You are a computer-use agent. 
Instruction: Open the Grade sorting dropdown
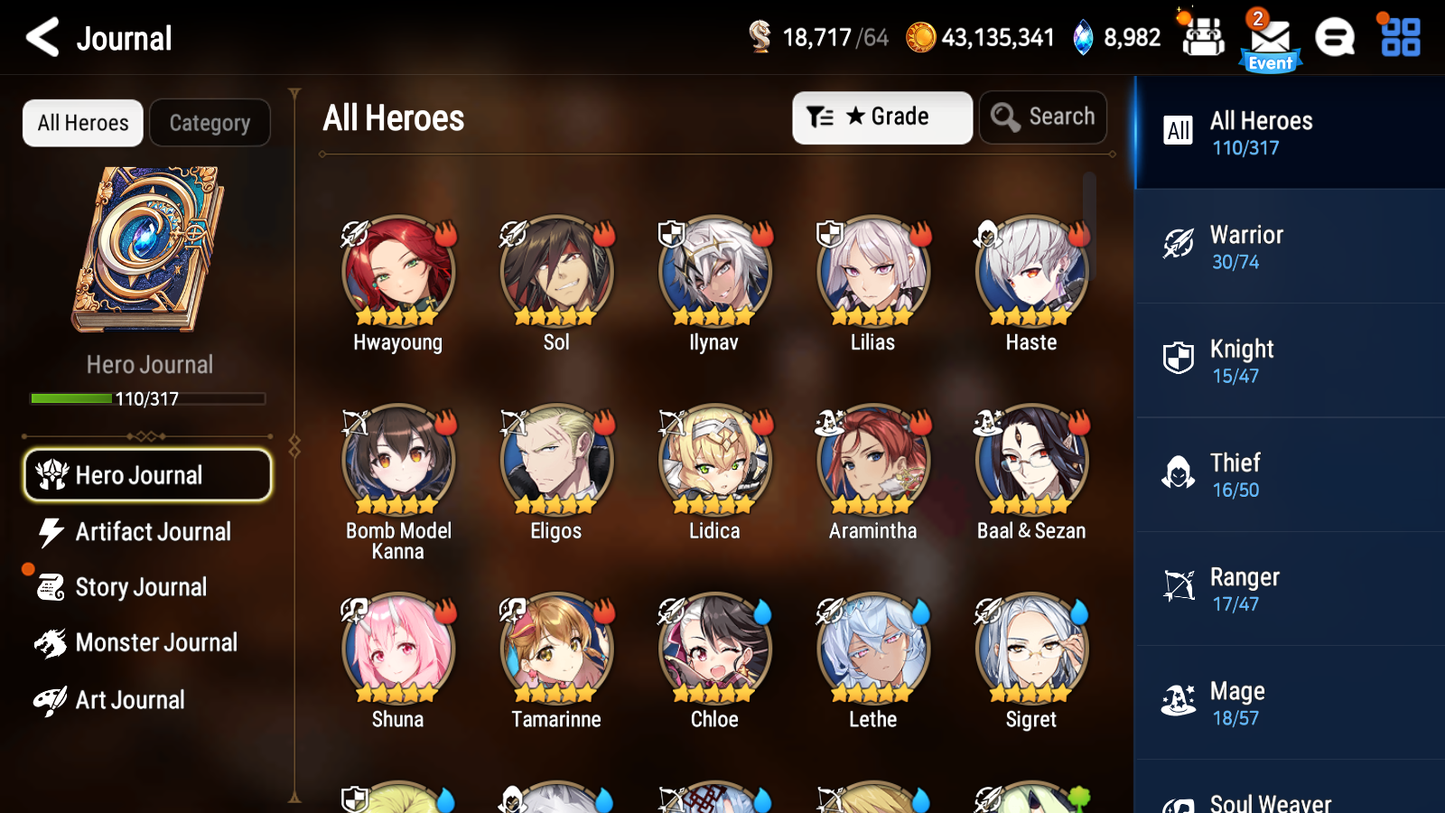click(x=882, y=117)
